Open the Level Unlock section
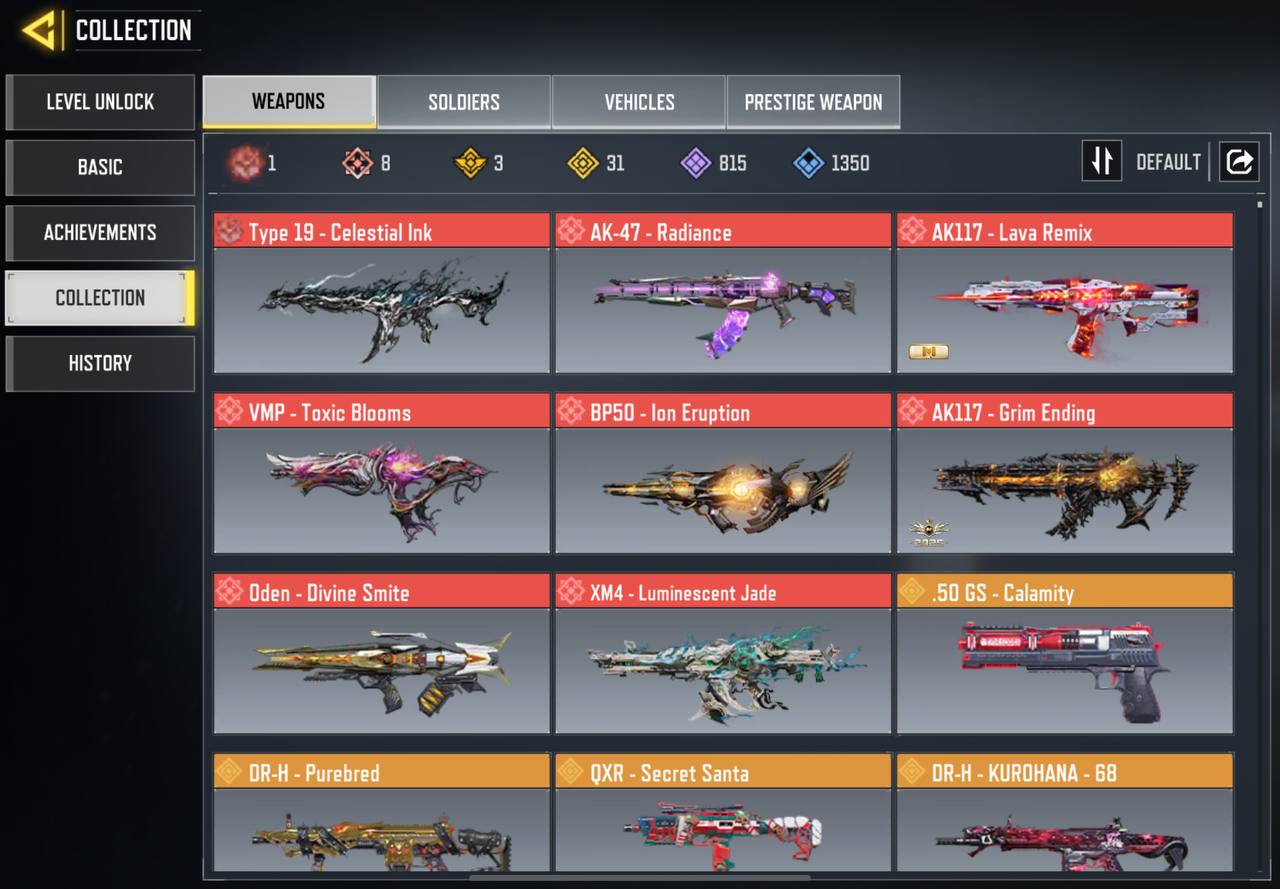 click(100, 102)
